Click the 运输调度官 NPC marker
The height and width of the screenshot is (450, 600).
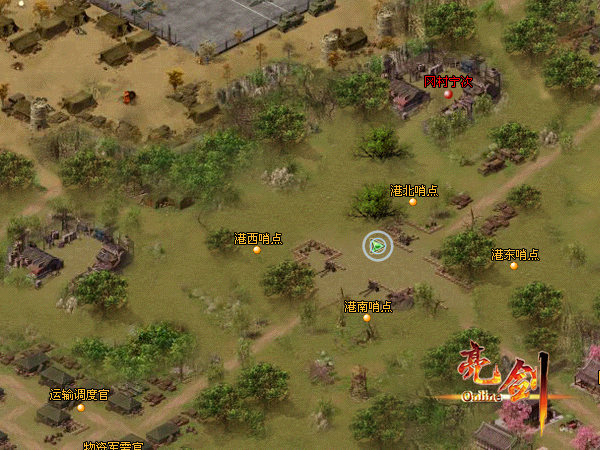coord(81,407)
